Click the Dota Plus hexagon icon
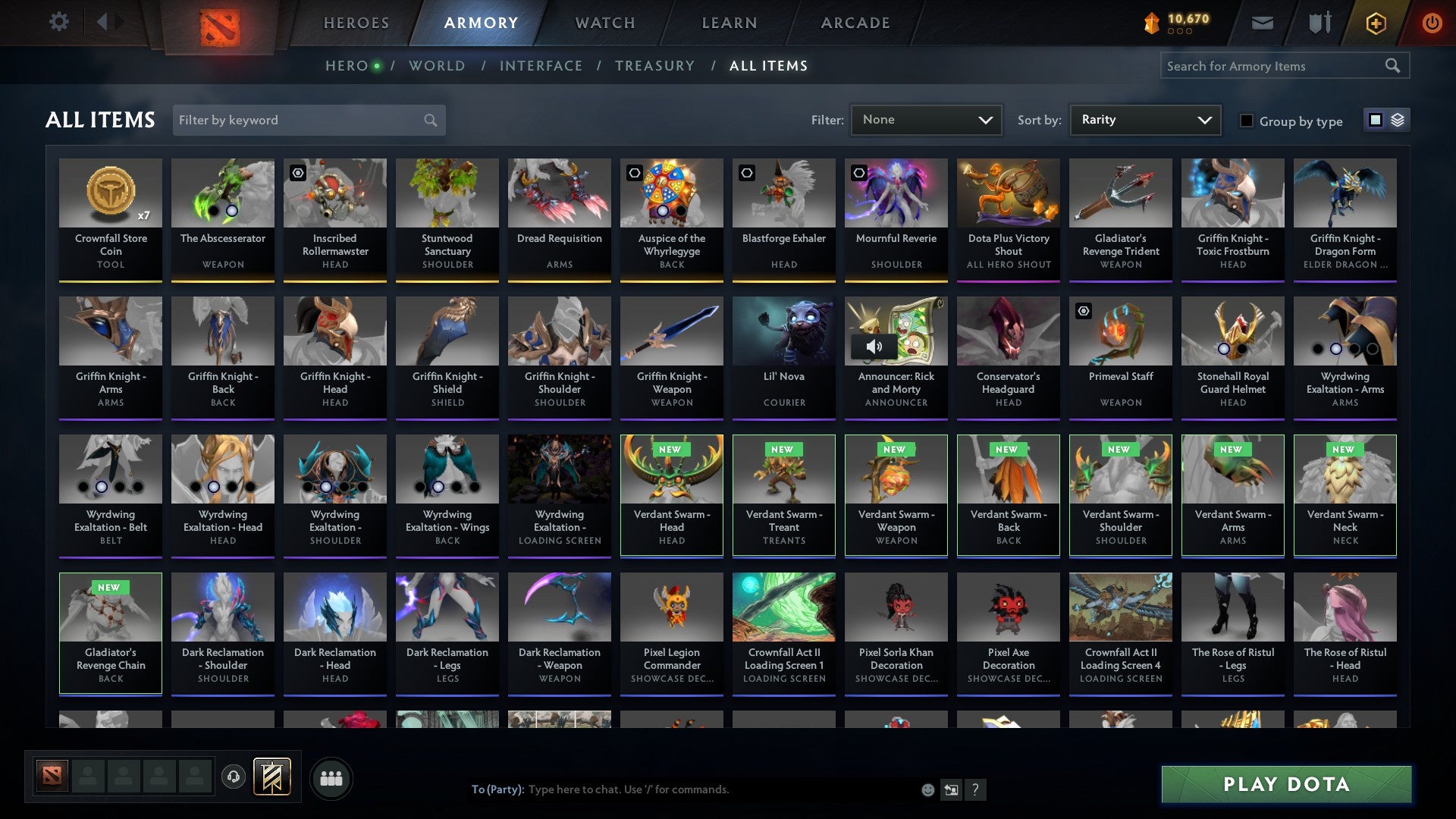The height and width of the screenshot is (819, 1456). pyautogui.click(x=1375, y=22)
